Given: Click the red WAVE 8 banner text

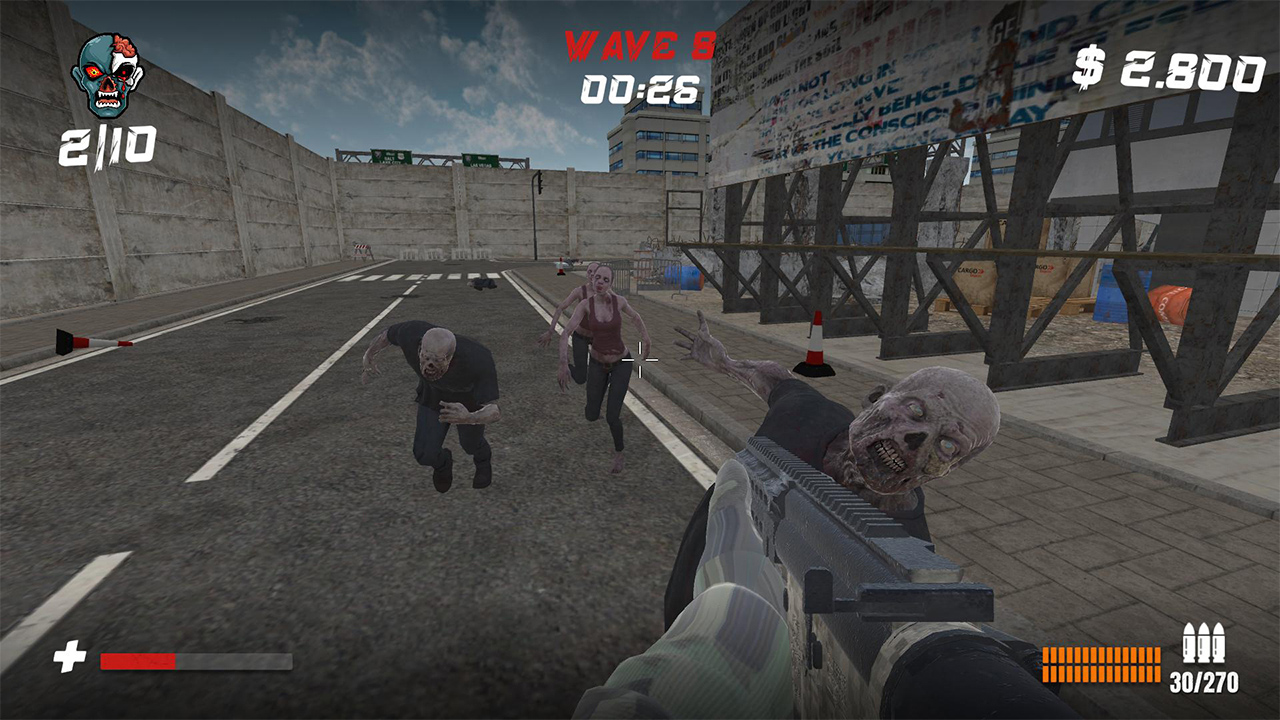Looking at the screenshot, I should 638,42.
